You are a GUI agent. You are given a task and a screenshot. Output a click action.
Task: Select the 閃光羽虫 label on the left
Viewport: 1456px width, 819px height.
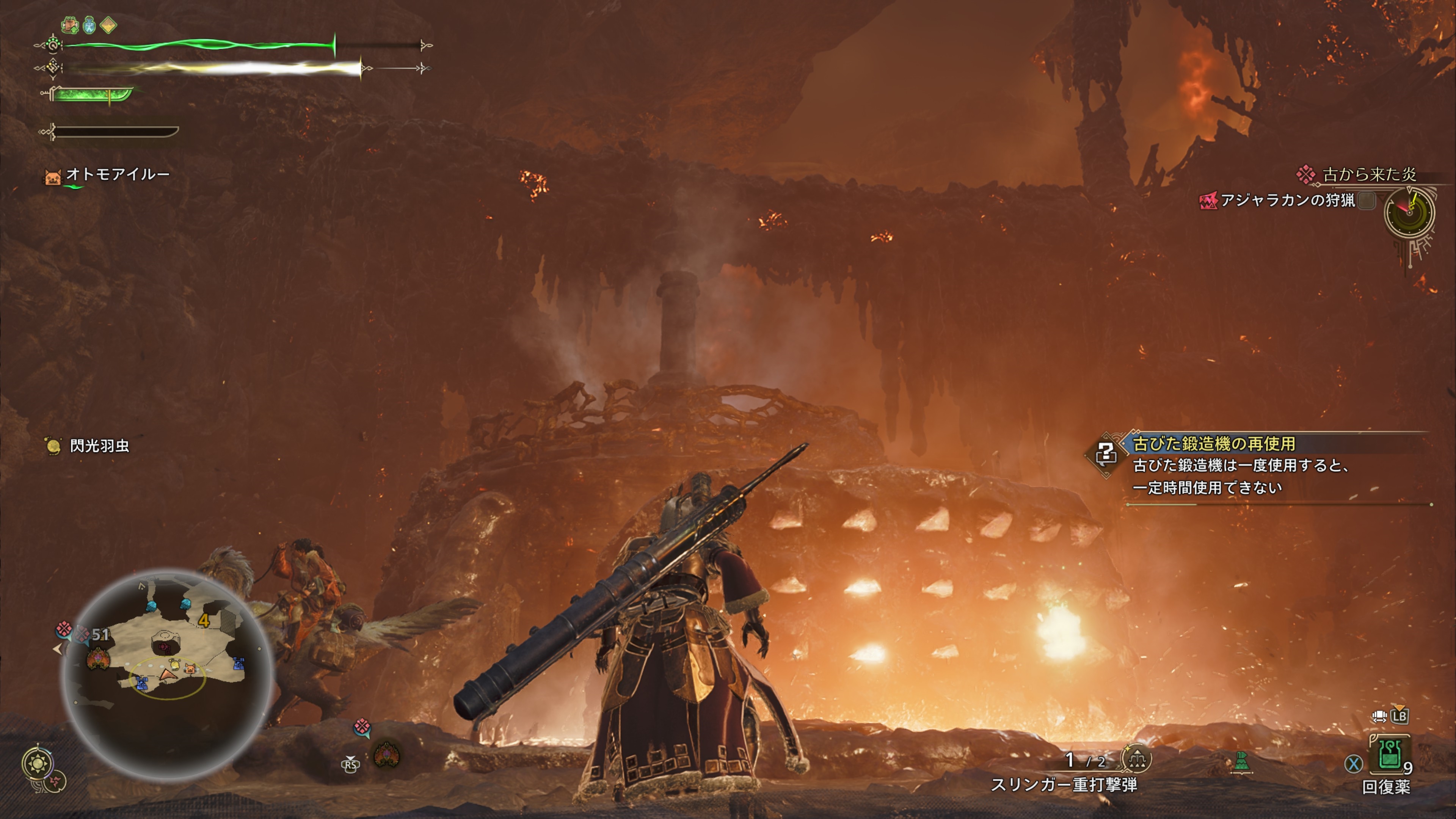[98, 446]
